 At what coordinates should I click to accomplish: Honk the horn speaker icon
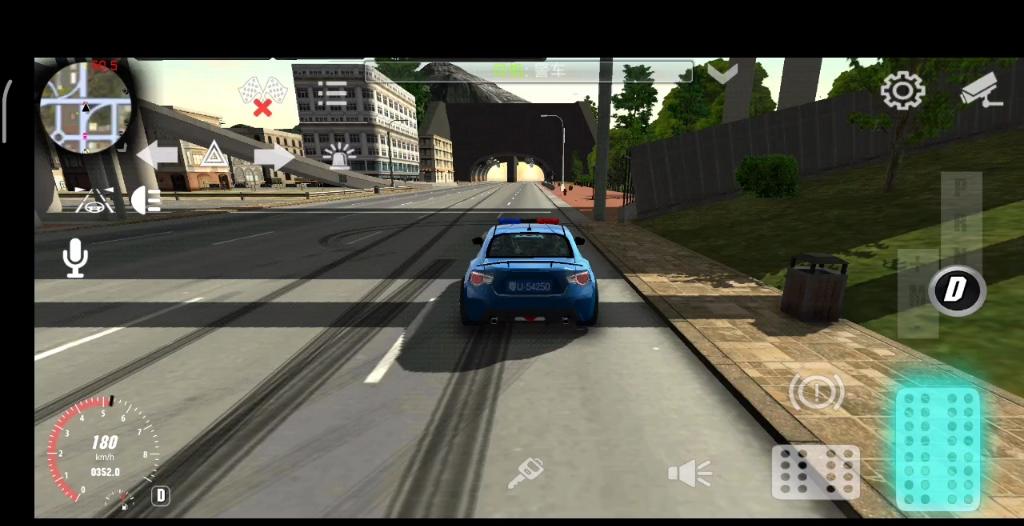point(689,473)
